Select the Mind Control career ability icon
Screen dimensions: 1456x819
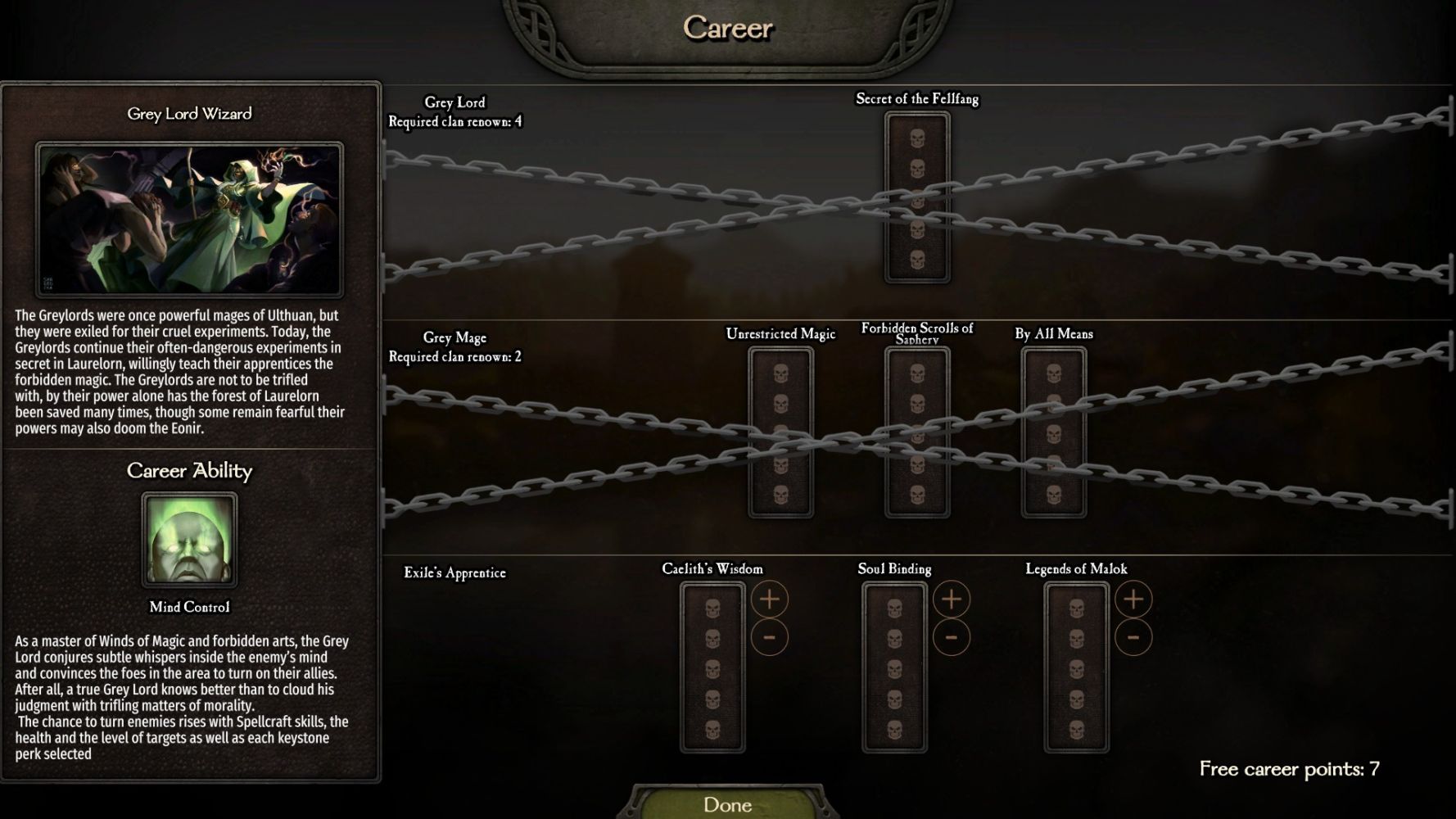[189, 540]
